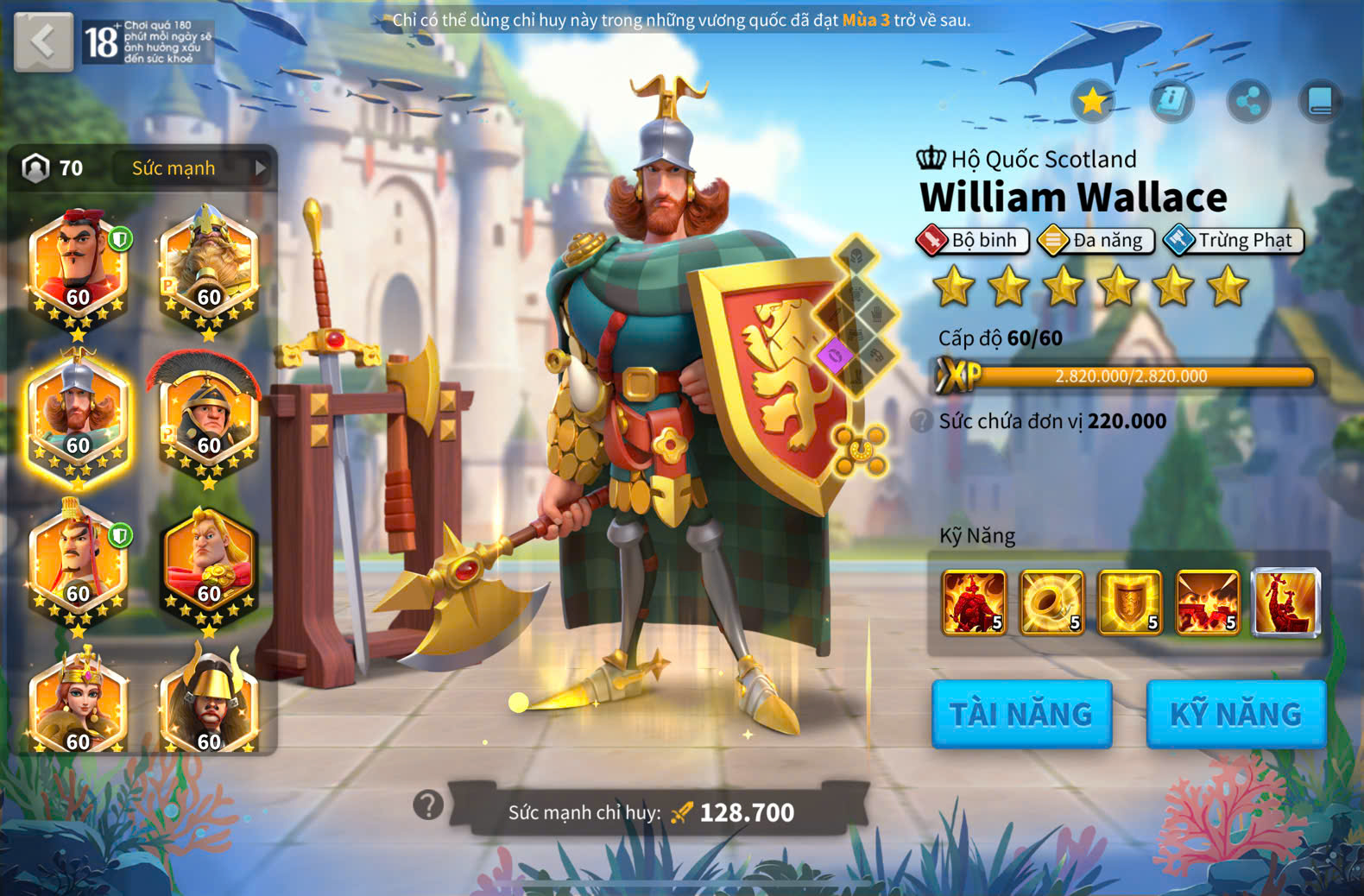Screen dimensions: 1364x896
Task: Open the TÀI NĂNG talents screen
Action: click(1021, 714)
